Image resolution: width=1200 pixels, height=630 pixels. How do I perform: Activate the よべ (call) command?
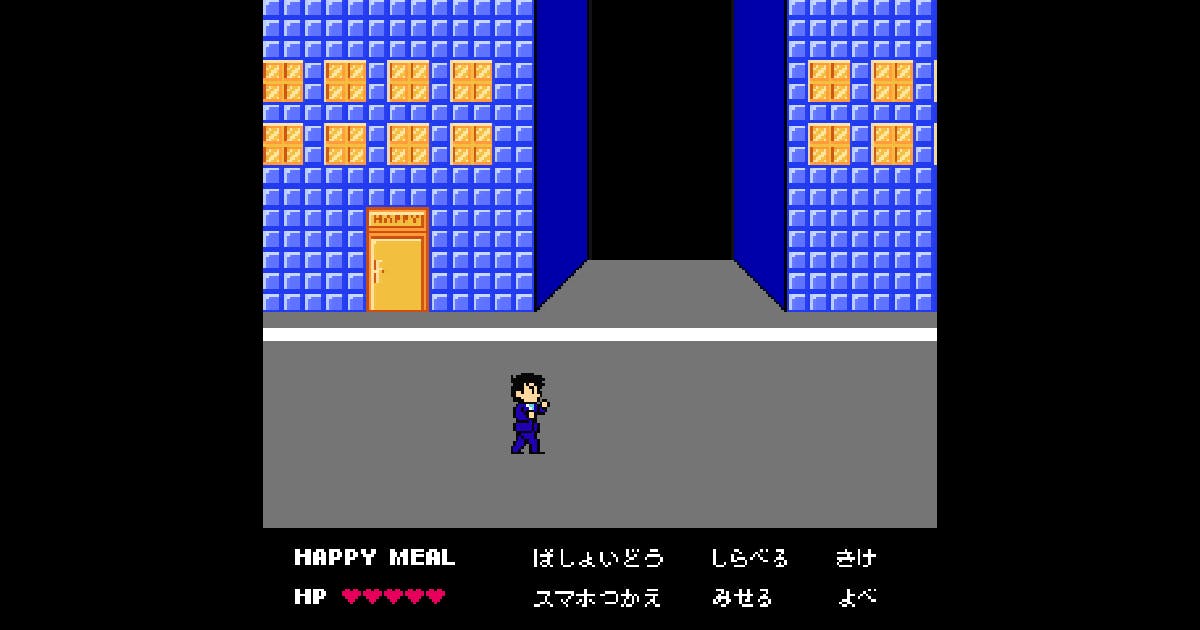tap(857, 598)
